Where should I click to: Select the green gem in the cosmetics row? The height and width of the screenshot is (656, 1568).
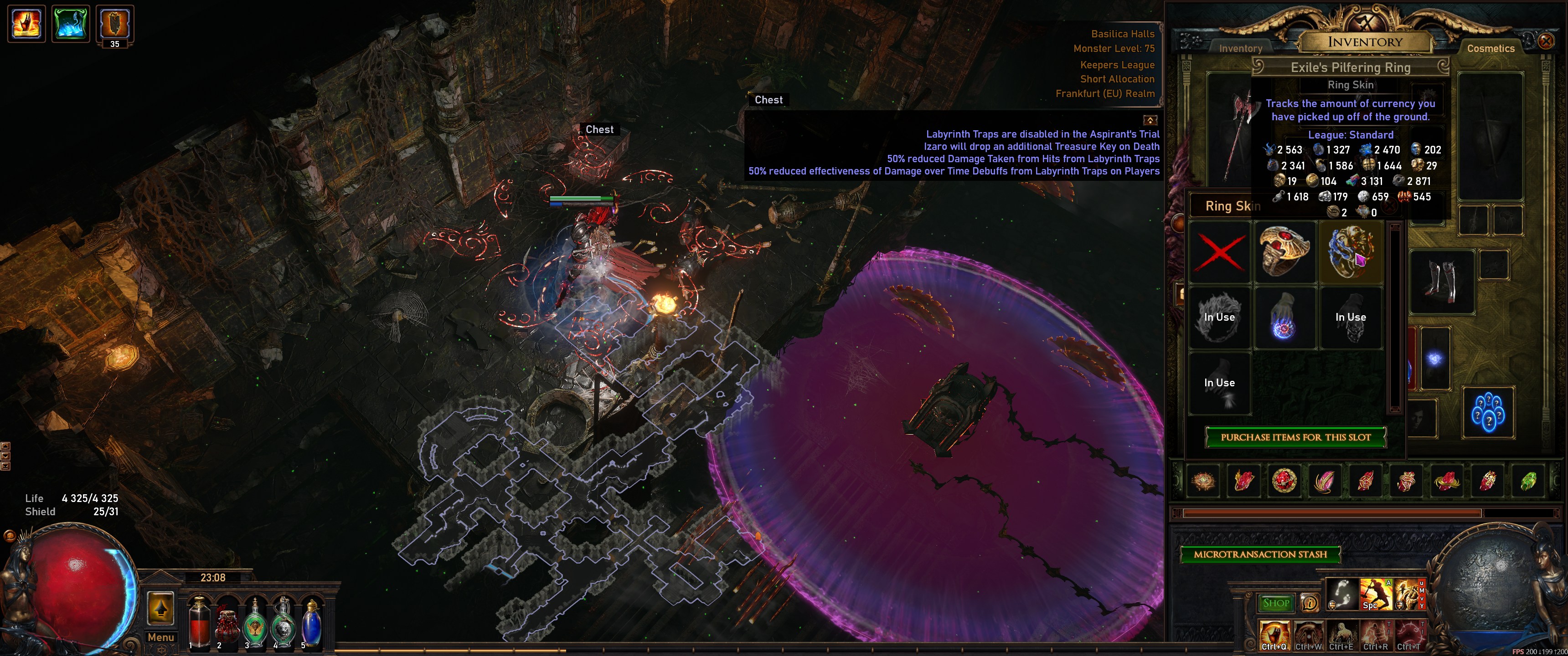[x=1528, y=482]
